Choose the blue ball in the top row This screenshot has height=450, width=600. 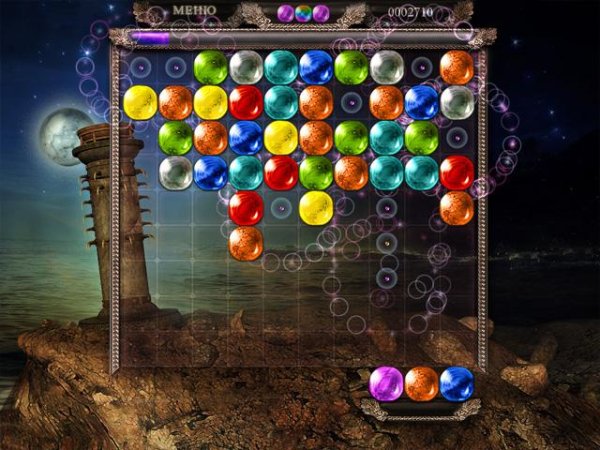pos(316,67)
